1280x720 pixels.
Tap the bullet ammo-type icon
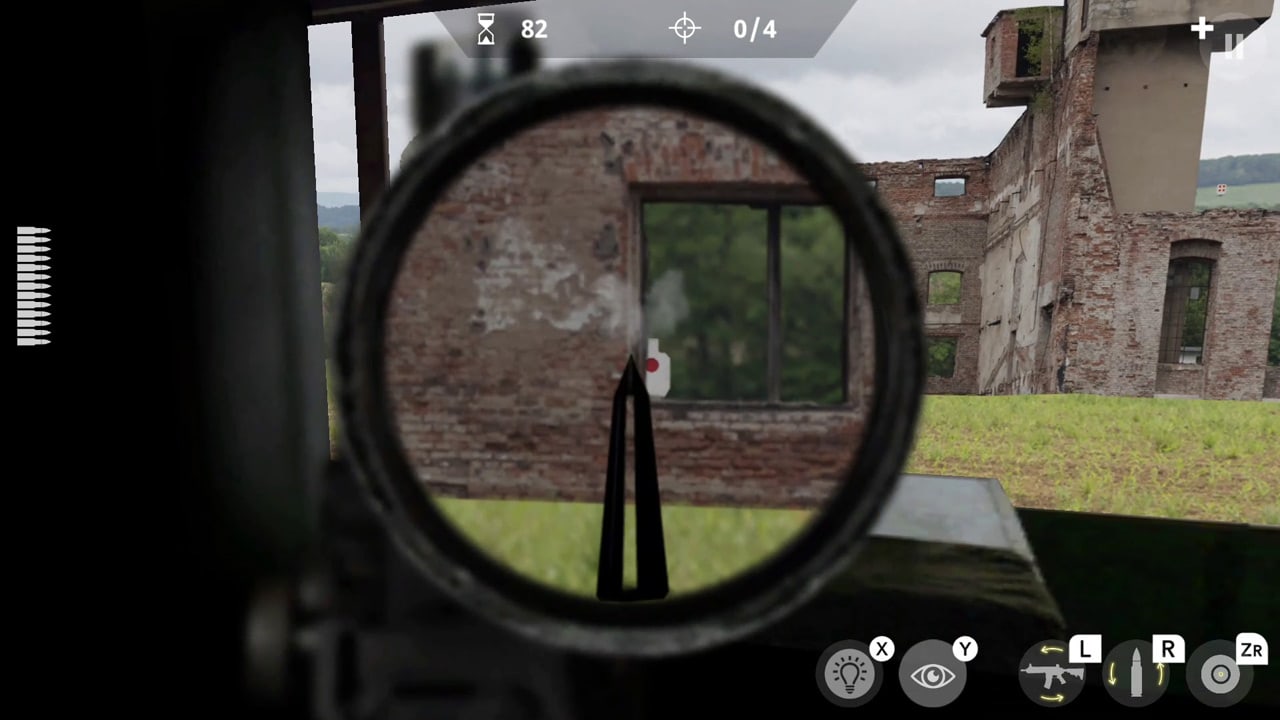[1135, 672]
